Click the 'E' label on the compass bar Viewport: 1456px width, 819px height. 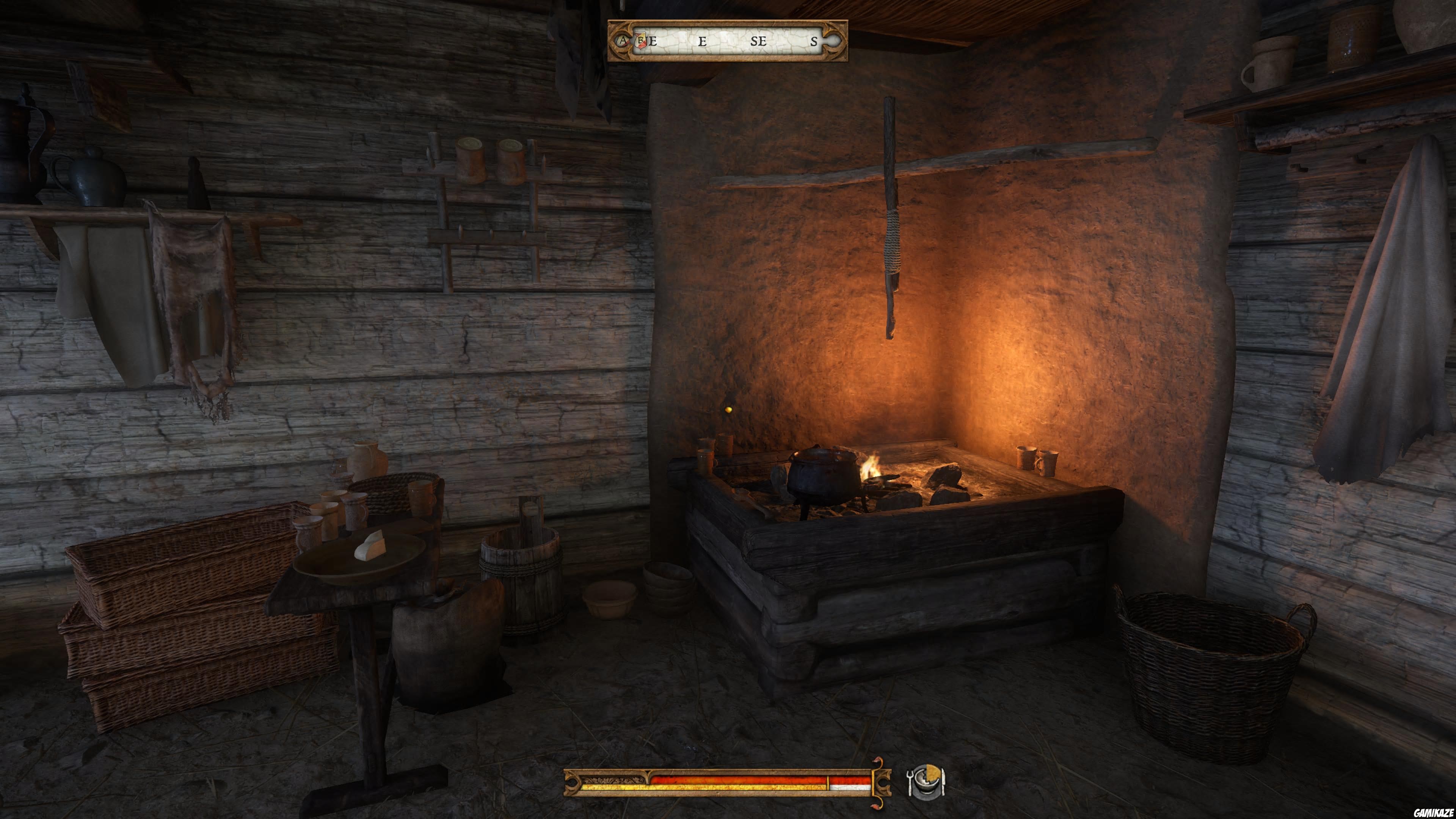(x=703, y=42)
